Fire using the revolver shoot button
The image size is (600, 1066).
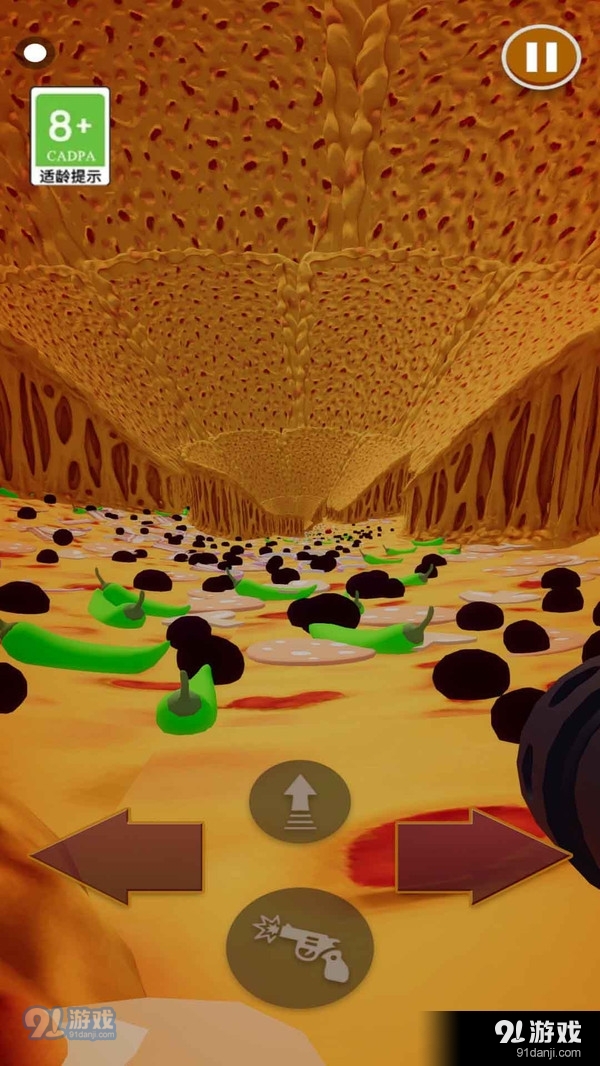click(x=300, y=947)
